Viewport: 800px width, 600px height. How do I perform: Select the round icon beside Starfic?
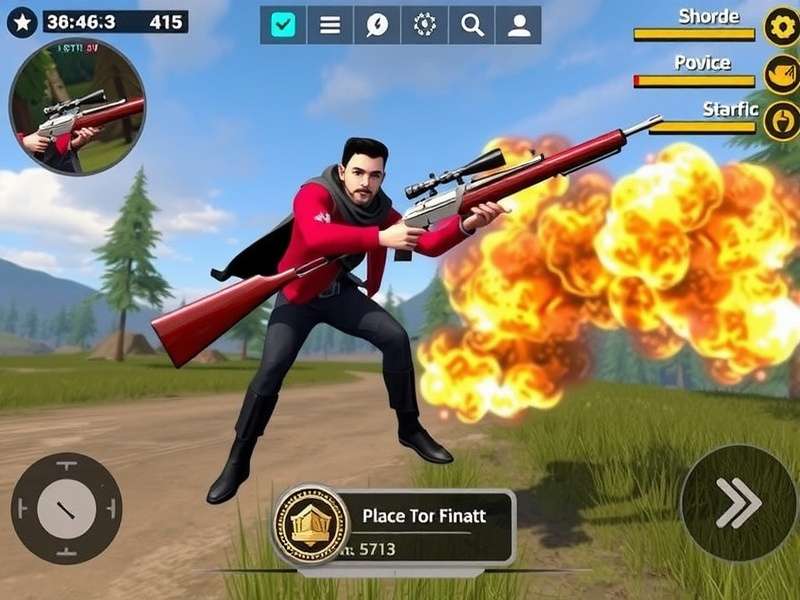[781, 120]
